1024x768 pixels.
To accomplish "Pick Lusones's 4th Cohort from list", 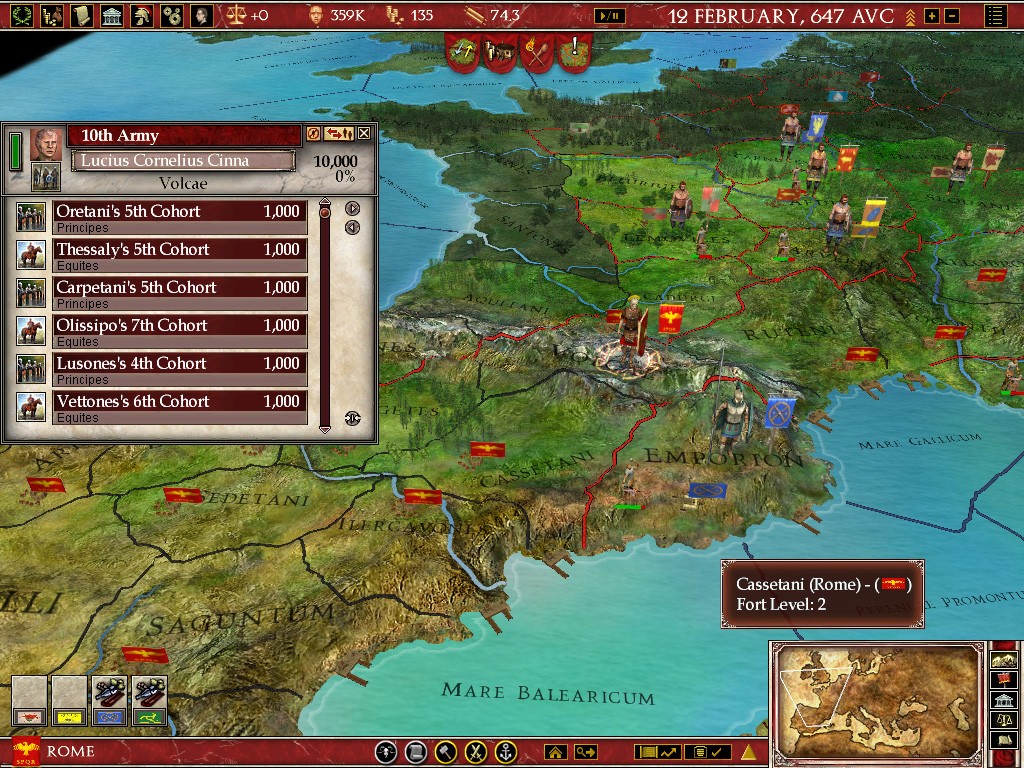I will [x=178, y=364].
